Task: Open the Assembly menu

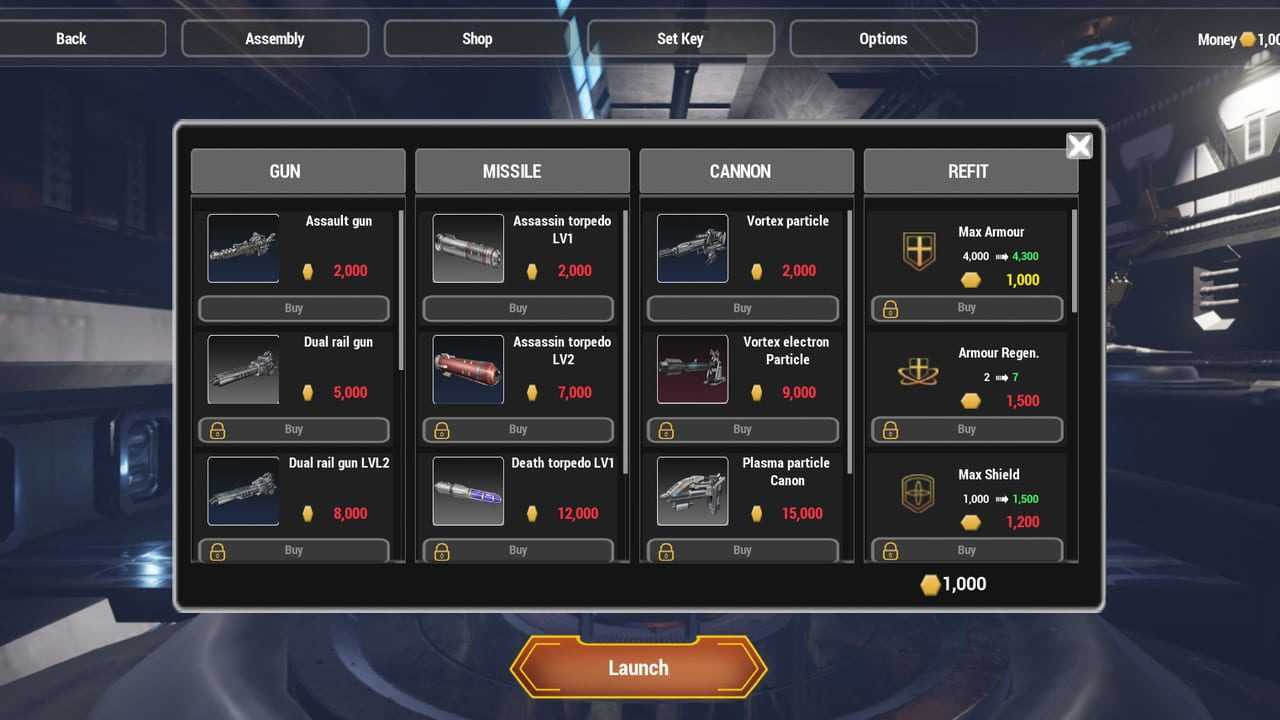Action: pos(275,39)
